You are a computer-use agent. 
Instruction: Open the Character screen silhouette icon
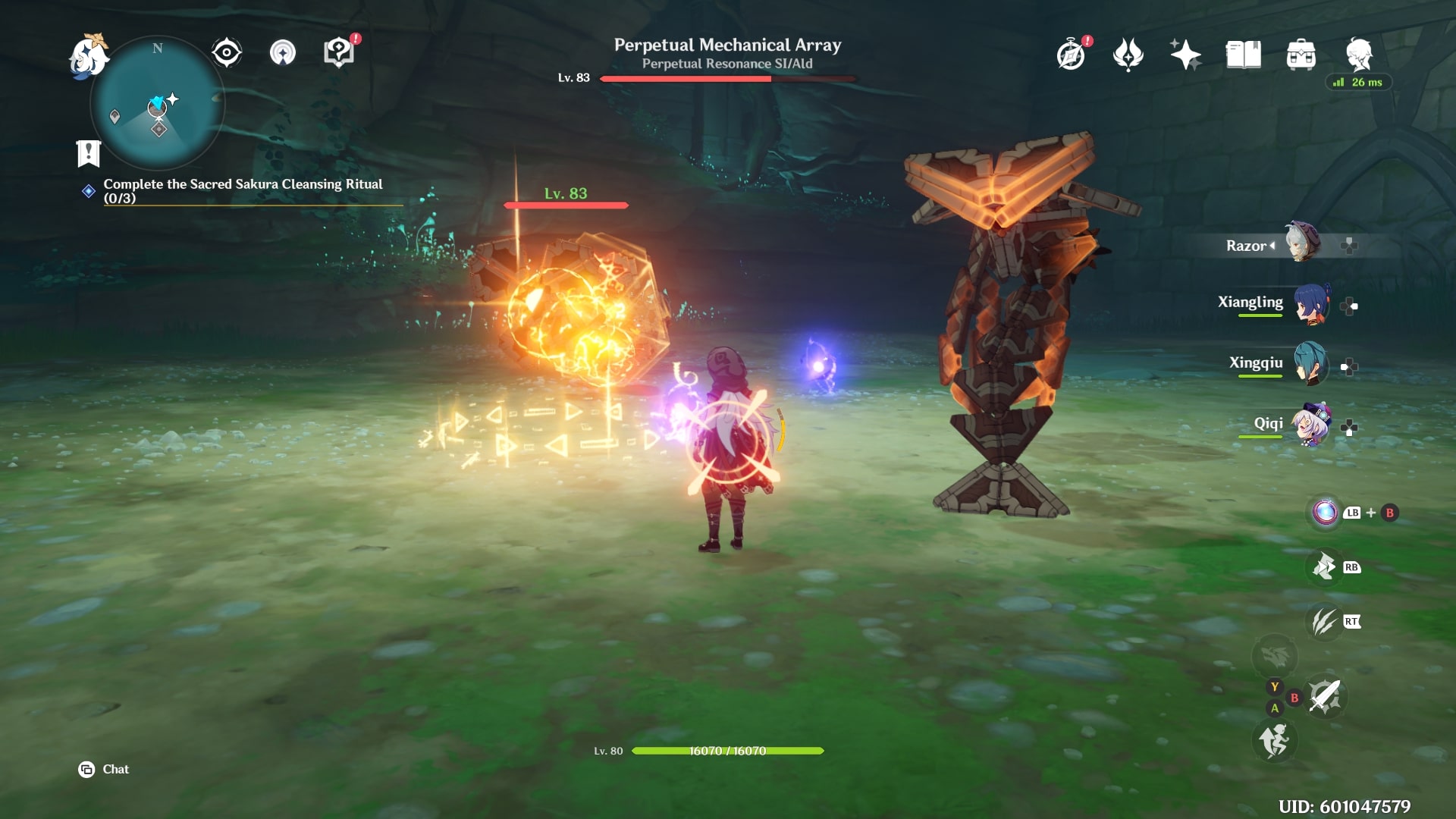[x=1358, y=54]
